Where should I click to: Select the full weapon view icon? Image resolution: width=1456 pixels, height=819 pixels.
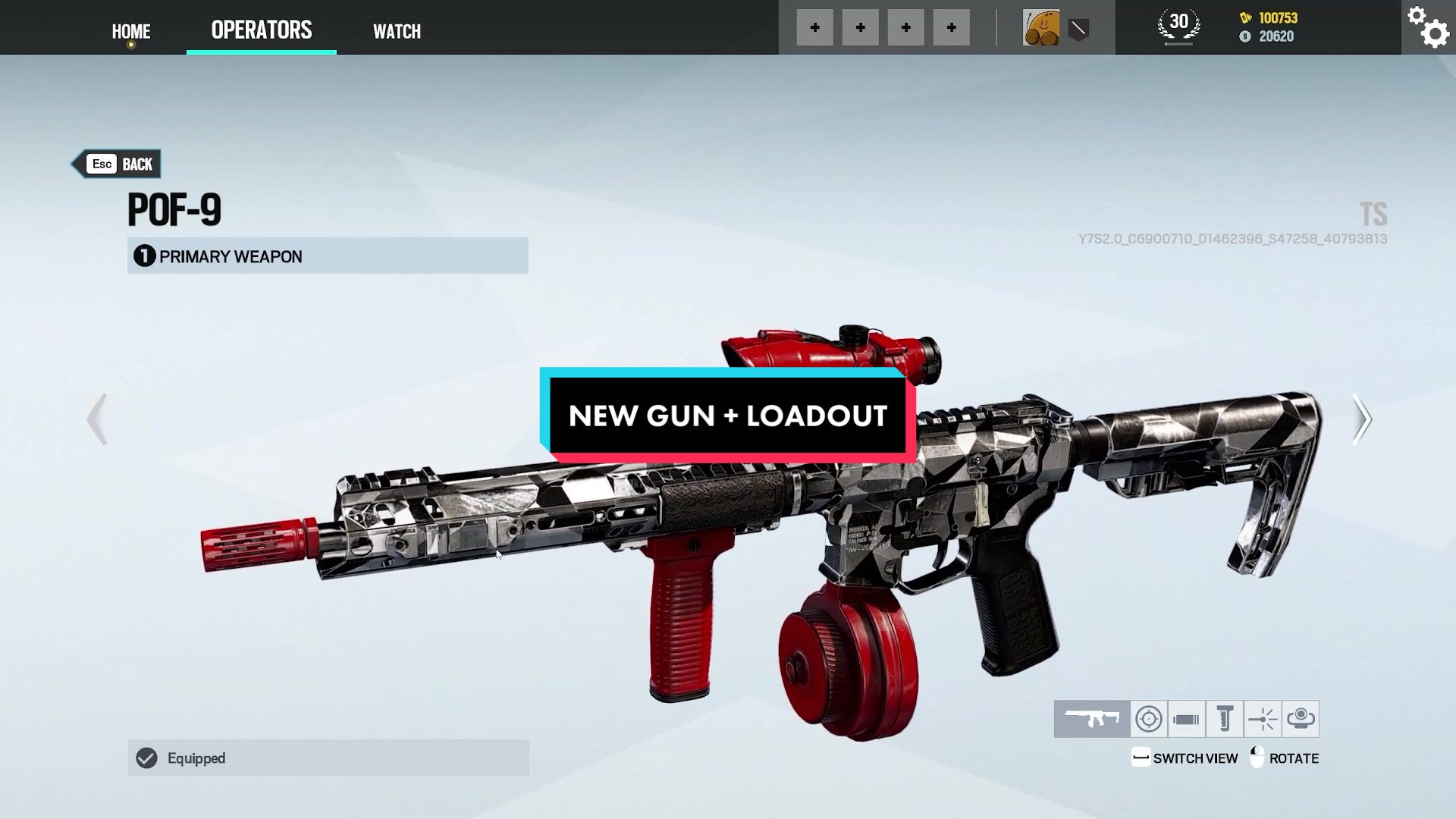(1092, 719)
